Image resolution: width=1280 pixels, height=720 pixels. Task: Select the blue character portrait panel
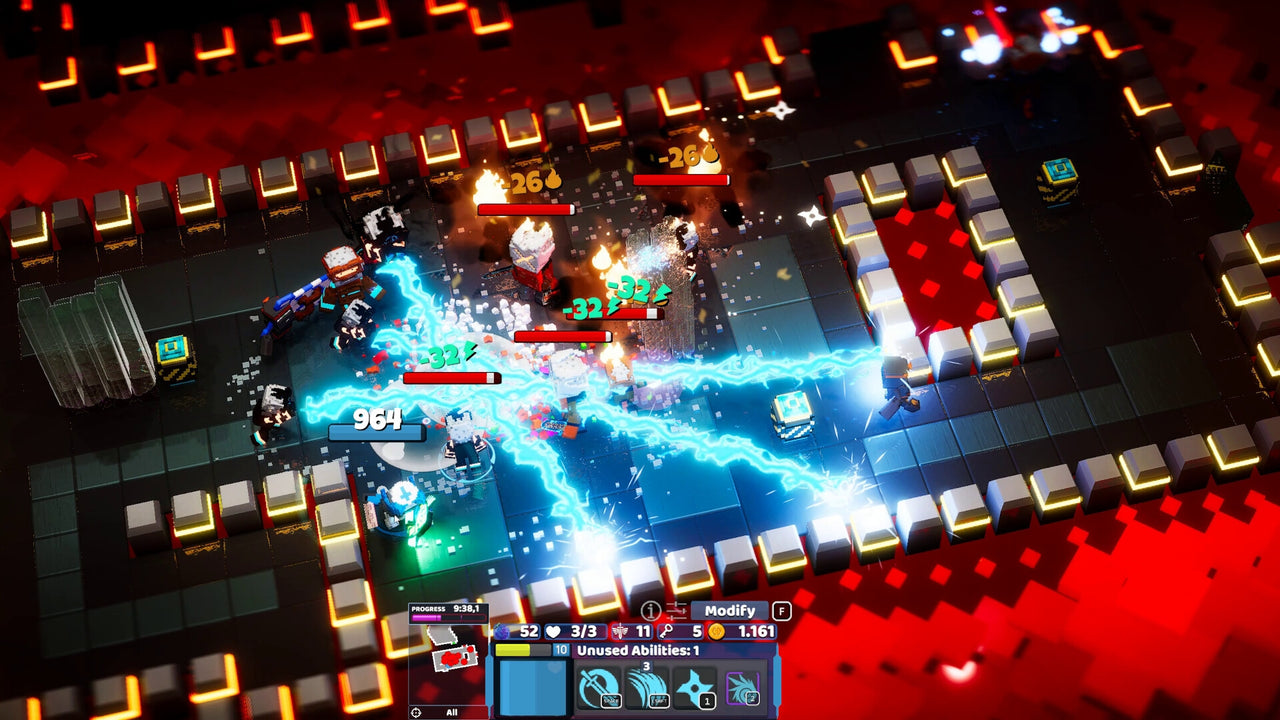click(x=533, y=687)
